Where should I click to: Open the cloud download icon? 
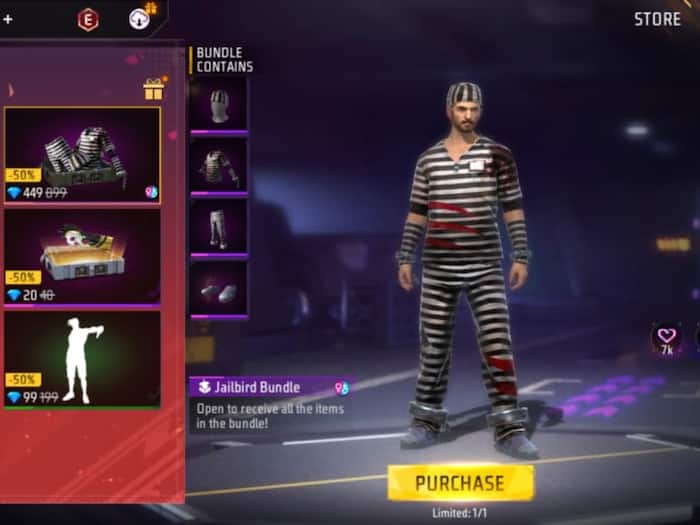[139, 18]
